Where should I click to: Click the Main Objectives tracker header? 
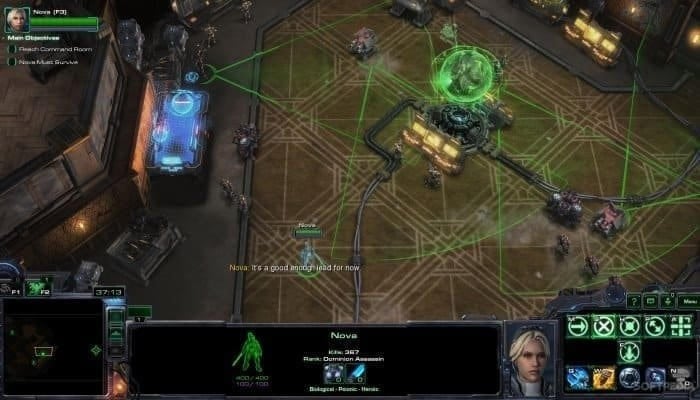point(30,38)
